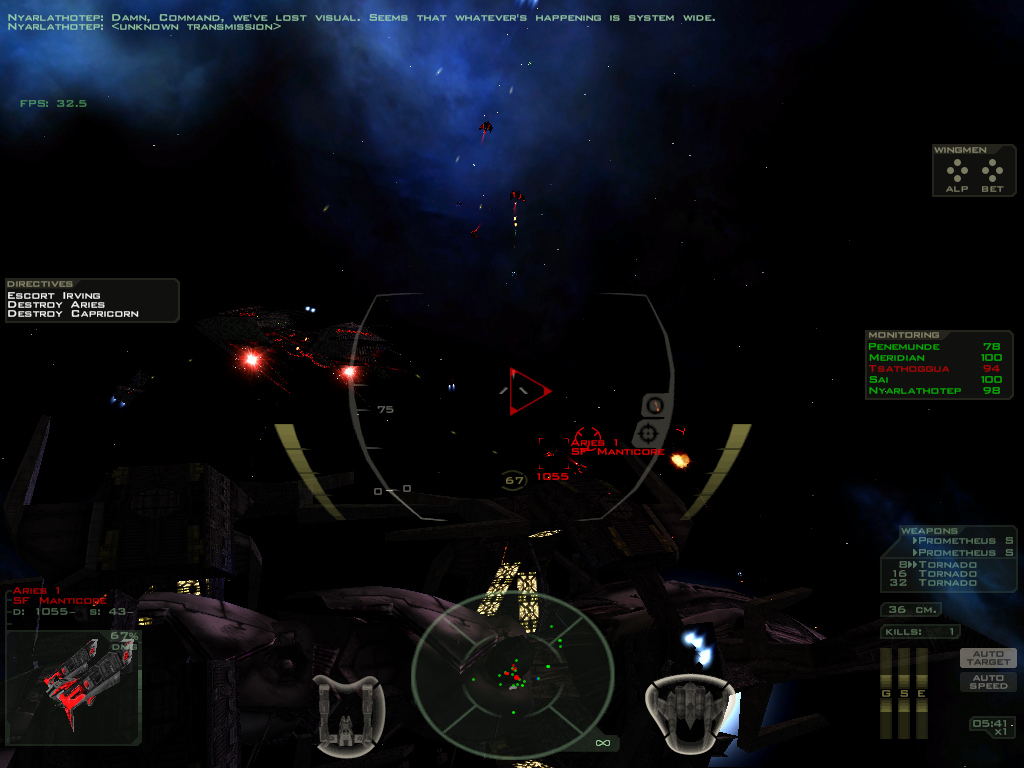The height and width of the screenshot is (768, 1024).
Task: Click the Beta wing status icon
Action: point(992,175)
